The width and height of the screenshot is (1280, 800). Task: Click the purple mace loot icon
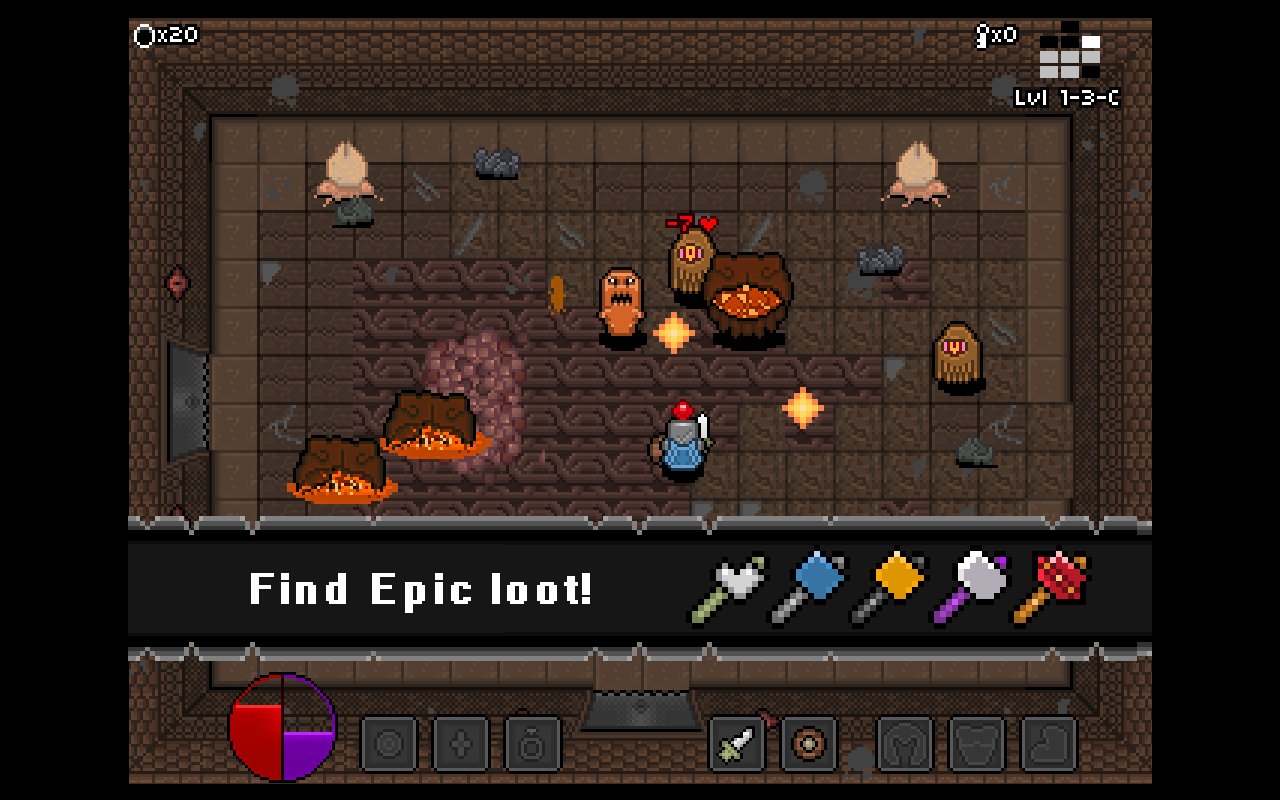click(x=975, y=585)
